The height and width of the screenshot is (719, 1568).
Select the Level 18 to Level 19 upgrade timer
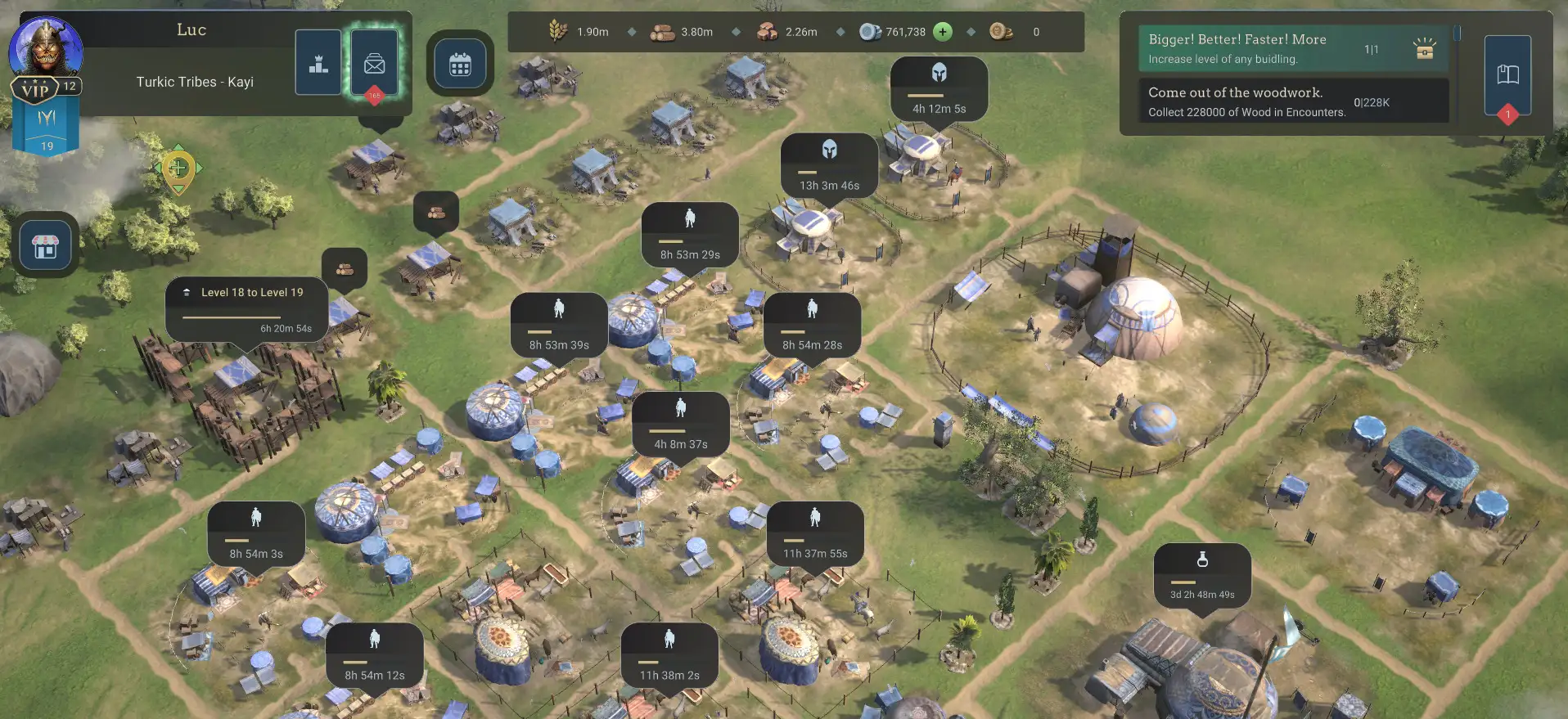click(x=246, y=309)
